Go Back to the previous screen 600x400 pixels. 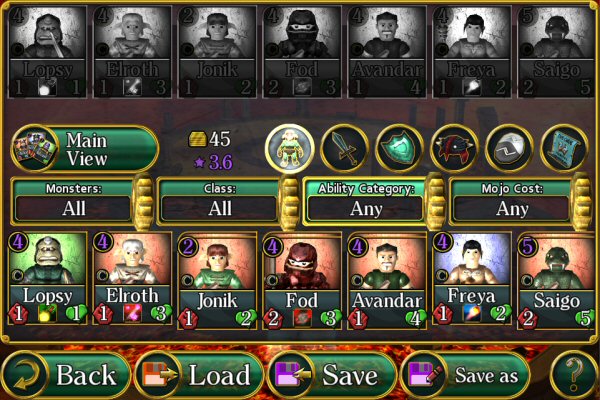pos(66,375)
